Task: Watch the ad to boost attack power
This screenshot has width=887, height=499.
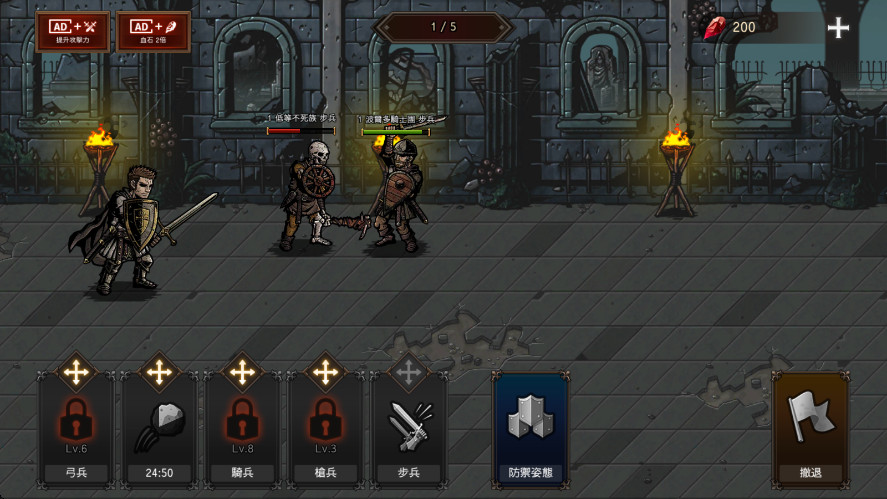Action: [x=72, y=31]
